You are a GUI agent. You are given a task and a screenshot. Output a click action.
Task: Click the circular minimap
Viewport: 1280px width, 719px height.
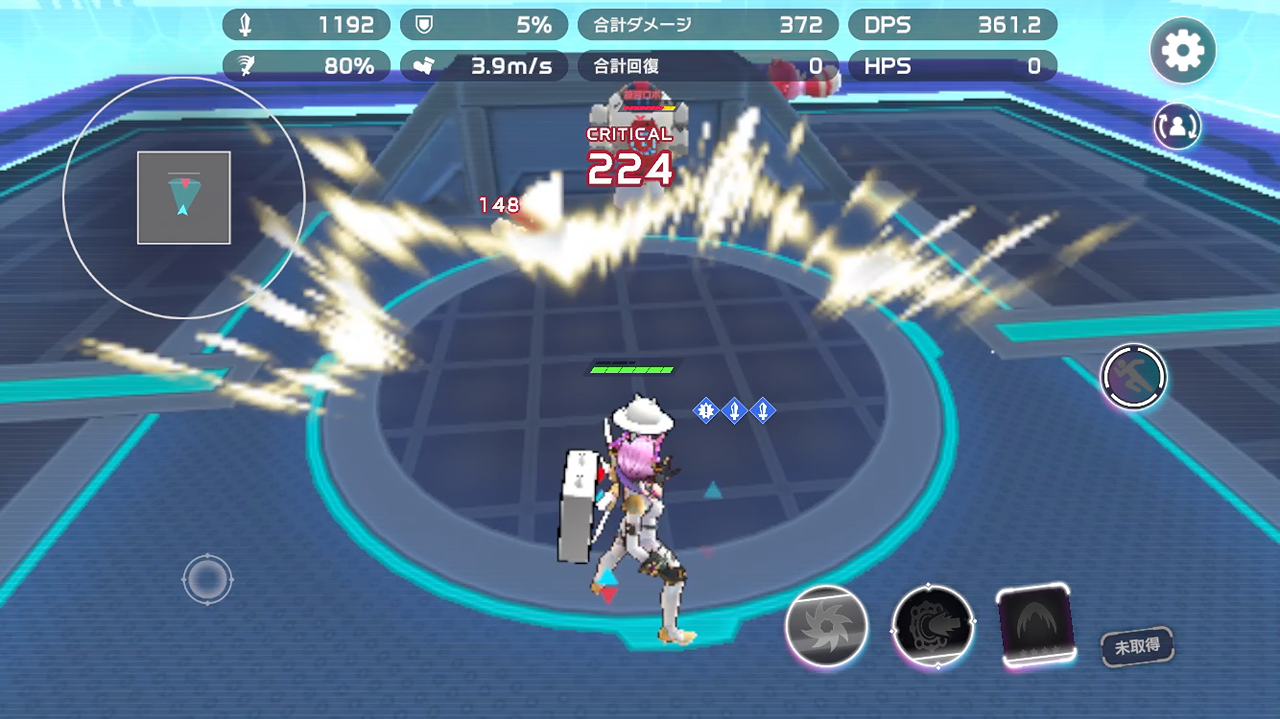184,198
